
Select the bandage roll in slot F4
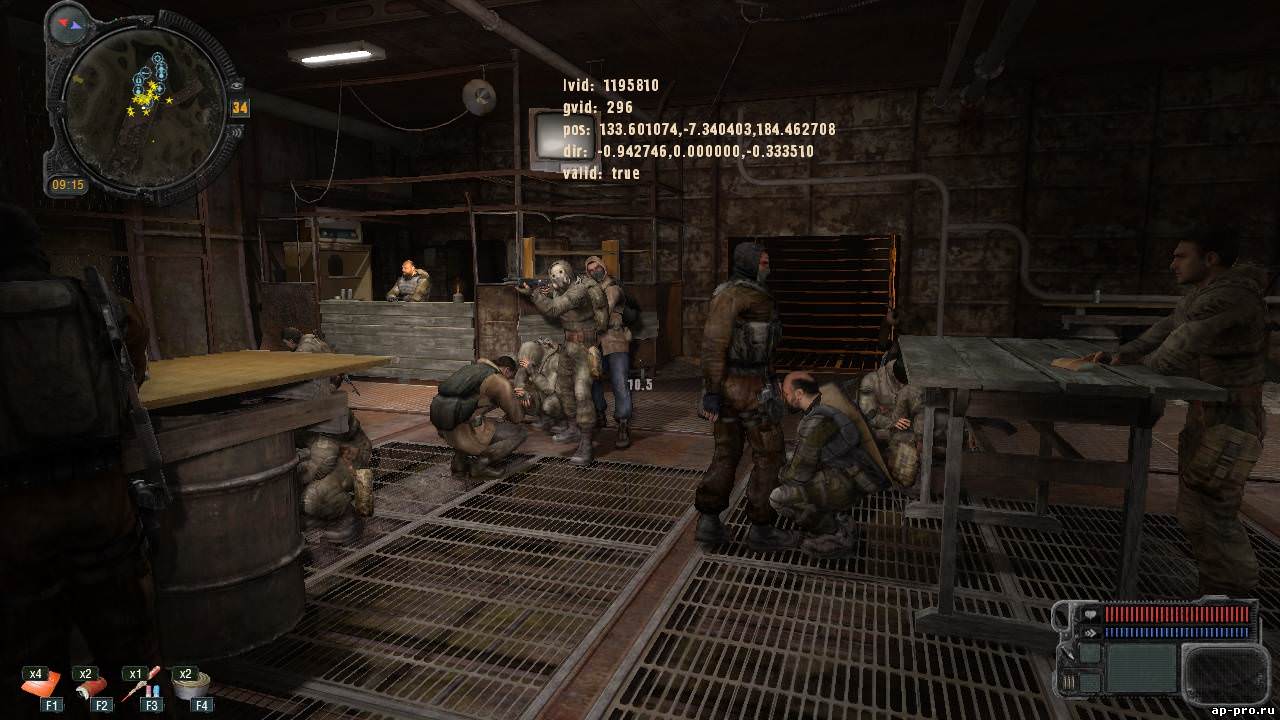(x=190, y=686)
